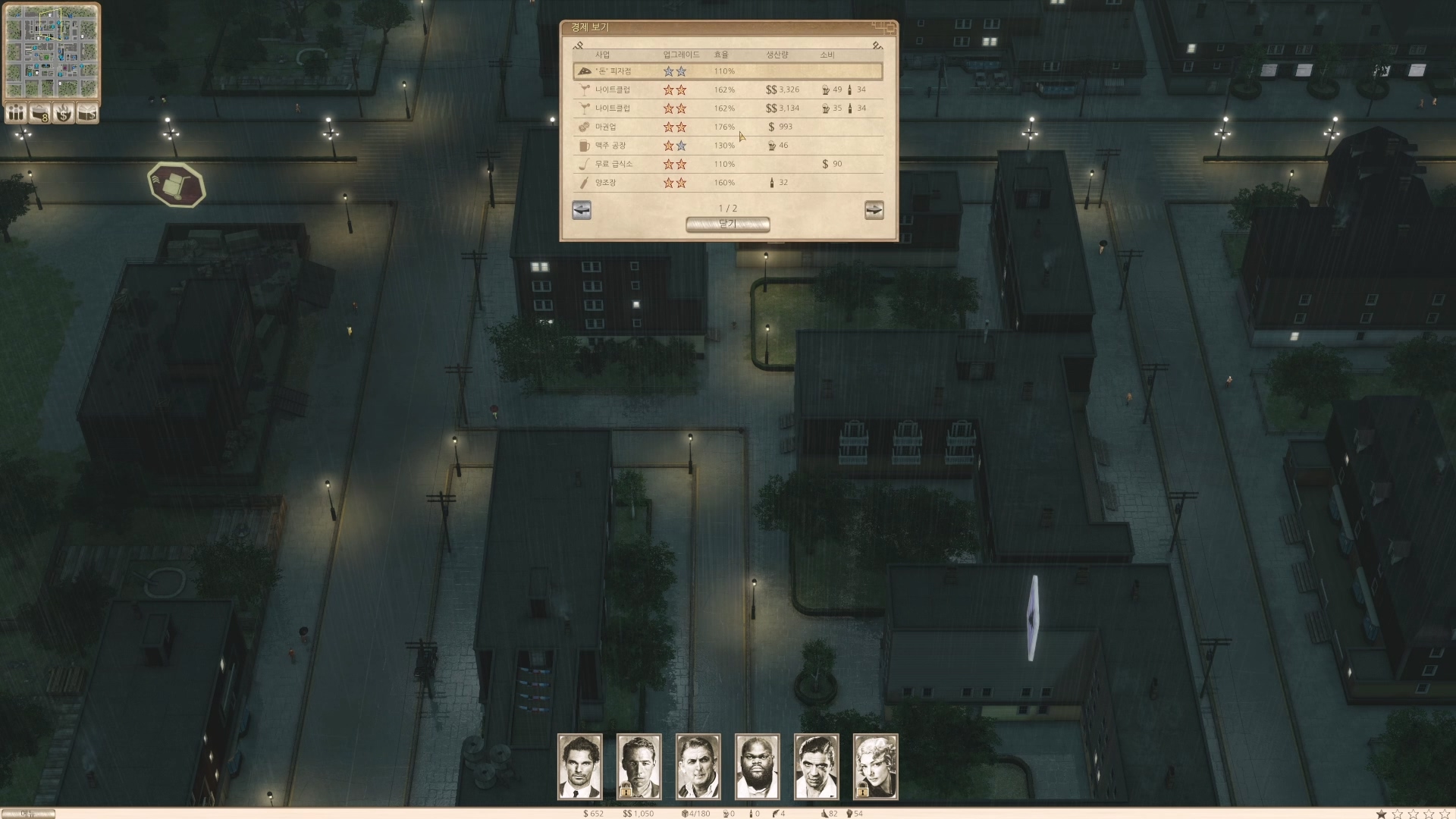The image size is (1456, 819).
Task: Open the gang members icon below minimap
Action: tap(16, 113)
